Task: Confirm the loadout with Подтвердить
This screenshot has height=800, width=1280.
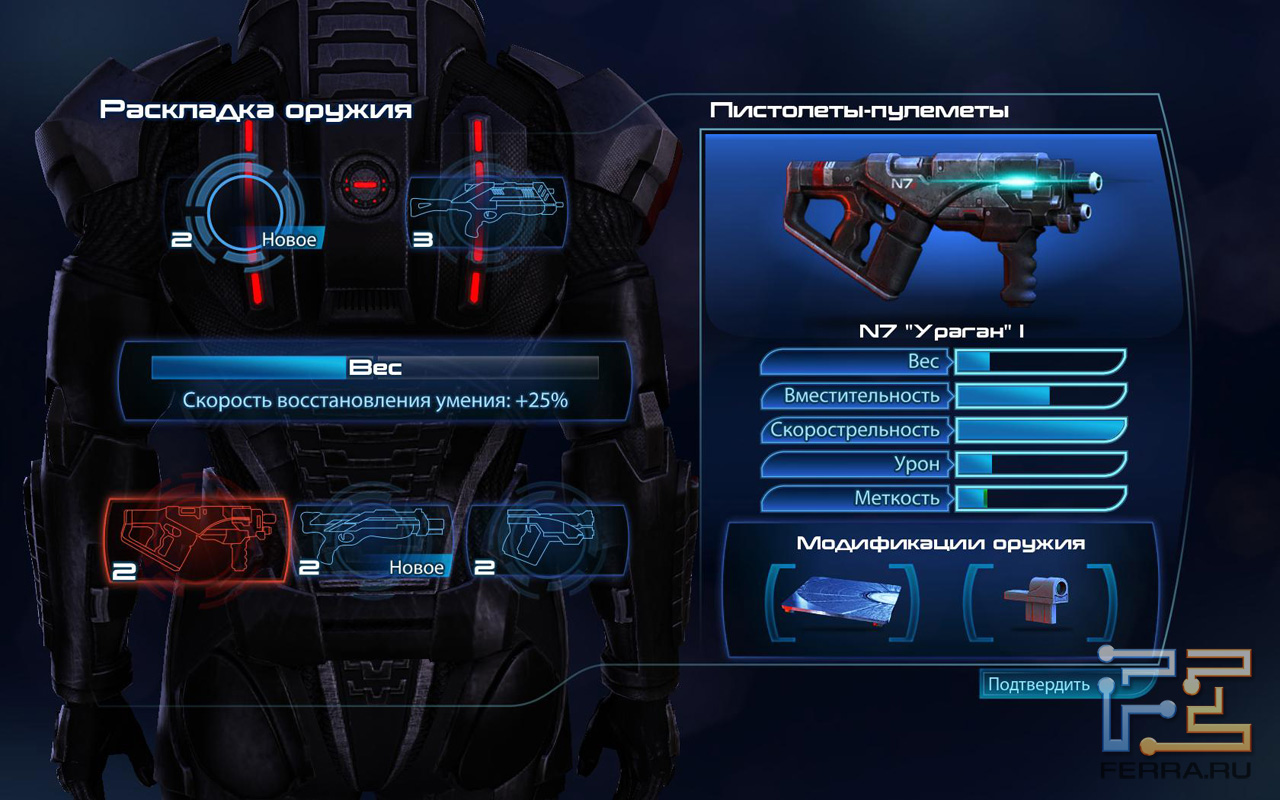Action: (x=1037, y=685)
